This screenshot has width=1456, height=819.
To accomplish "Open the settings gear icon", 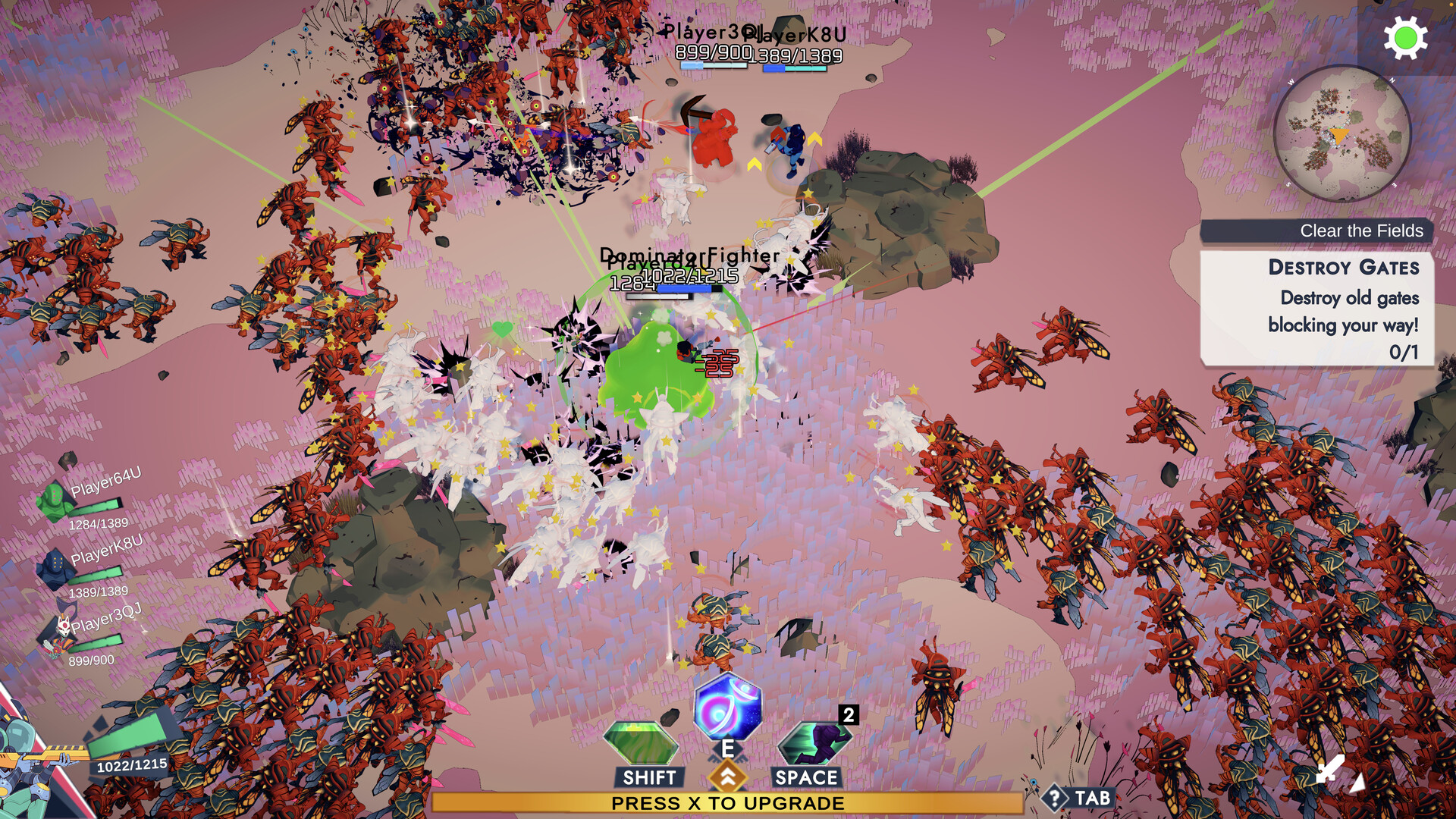I will coord(1405,37).
